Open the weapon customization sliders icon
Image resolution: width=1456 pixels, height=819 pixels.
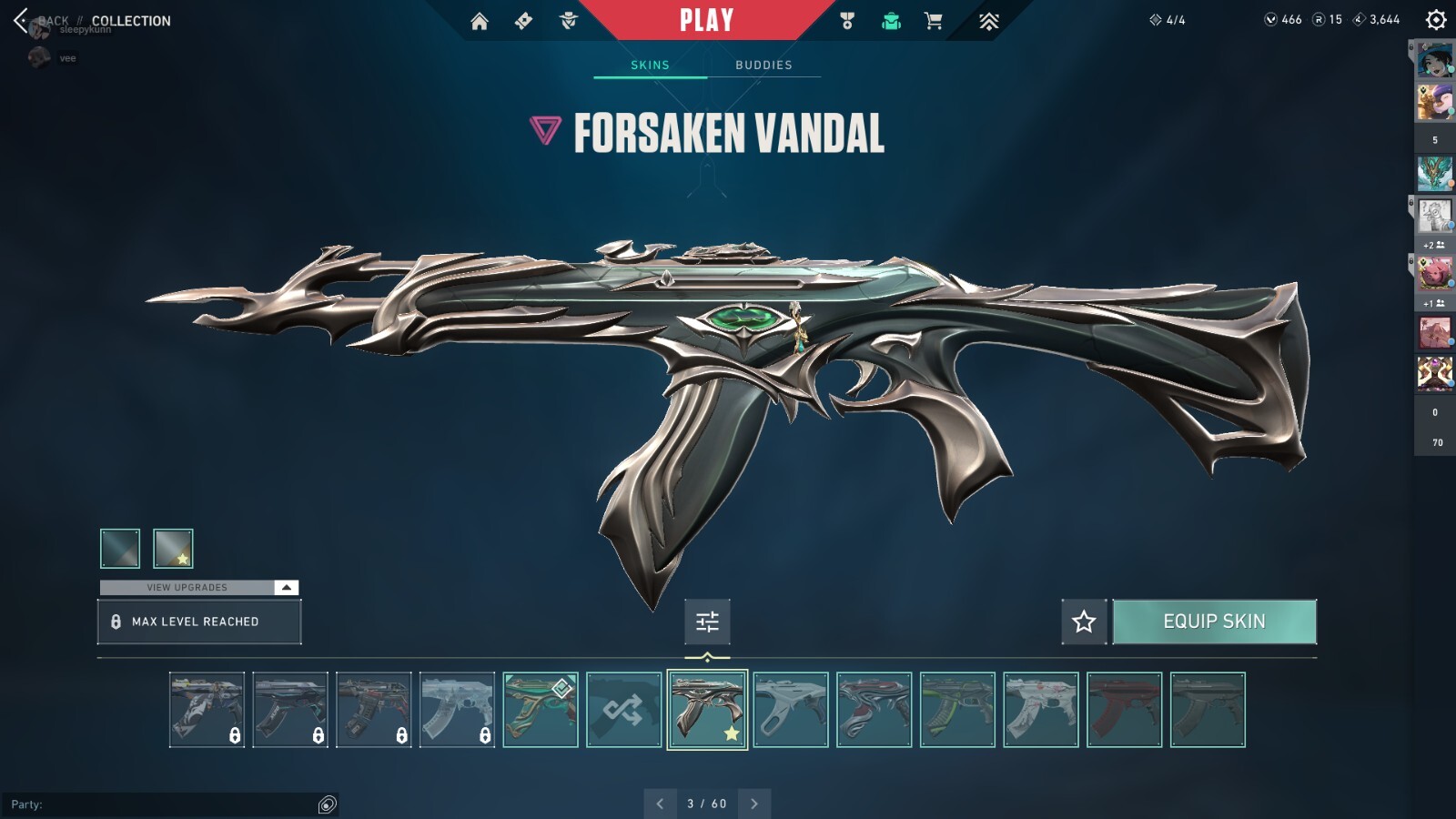point(707,622)
